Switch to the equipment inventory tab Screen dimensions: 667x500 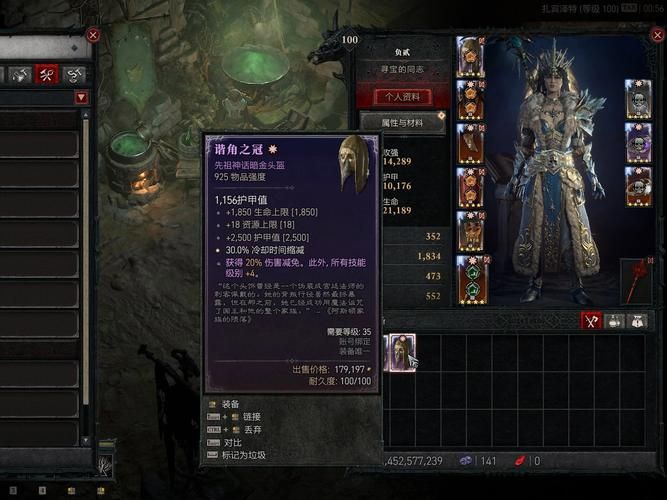592,321
